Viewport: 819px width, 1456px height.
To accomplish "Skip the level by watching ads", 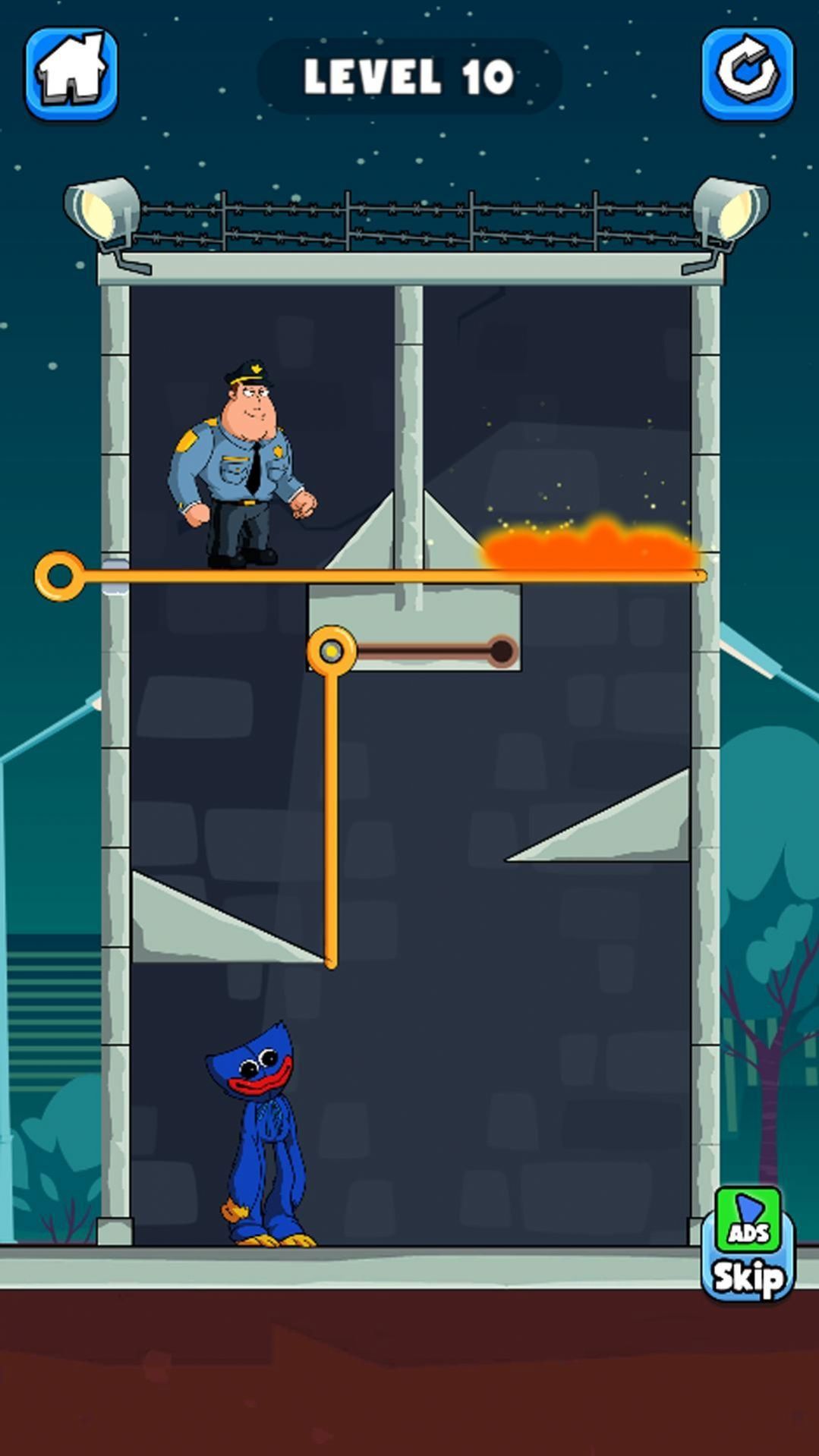I will click(748, 1244).
